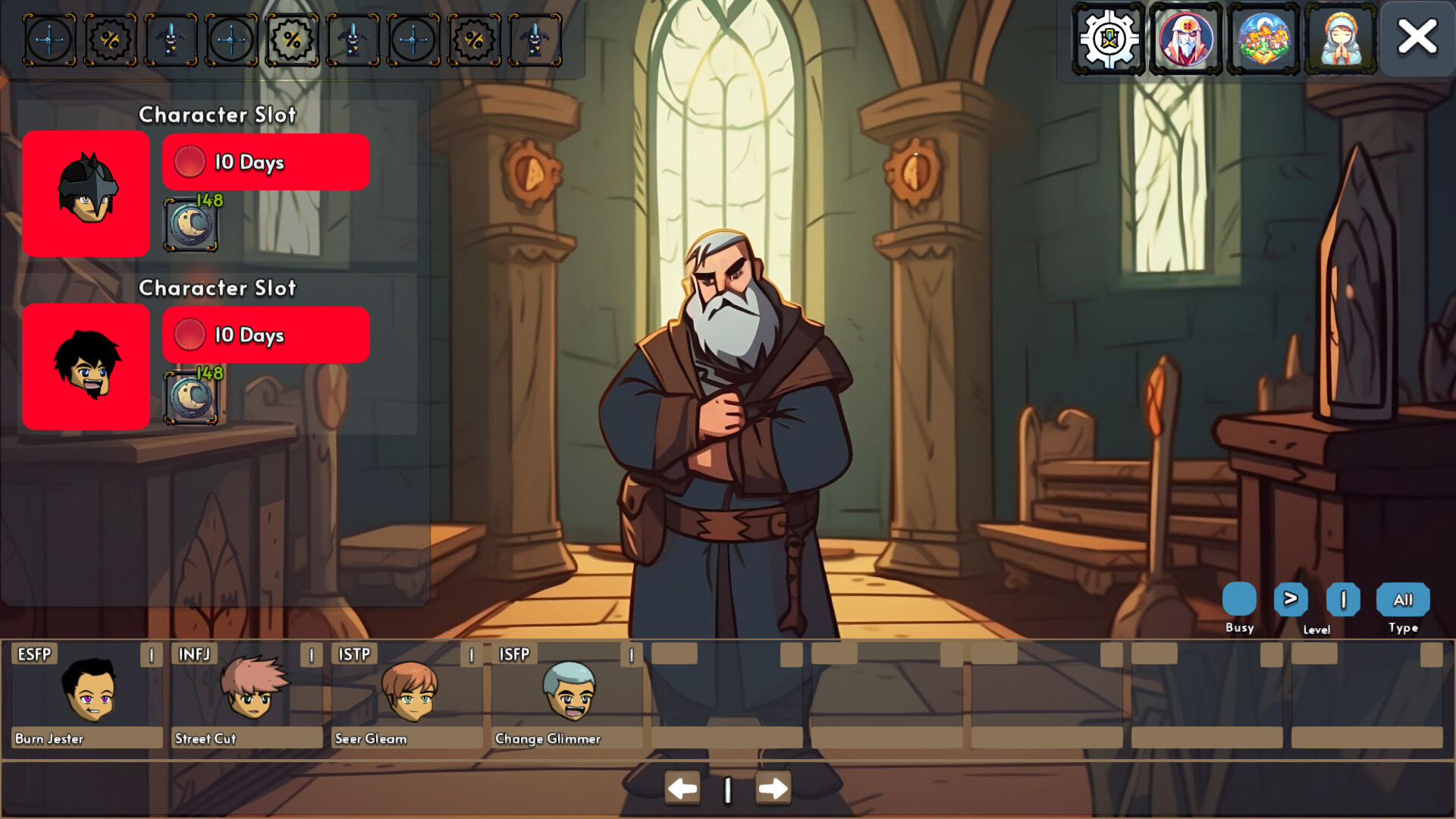Switch the Level order toggle next to the arrow

(x=1342, y=598)
